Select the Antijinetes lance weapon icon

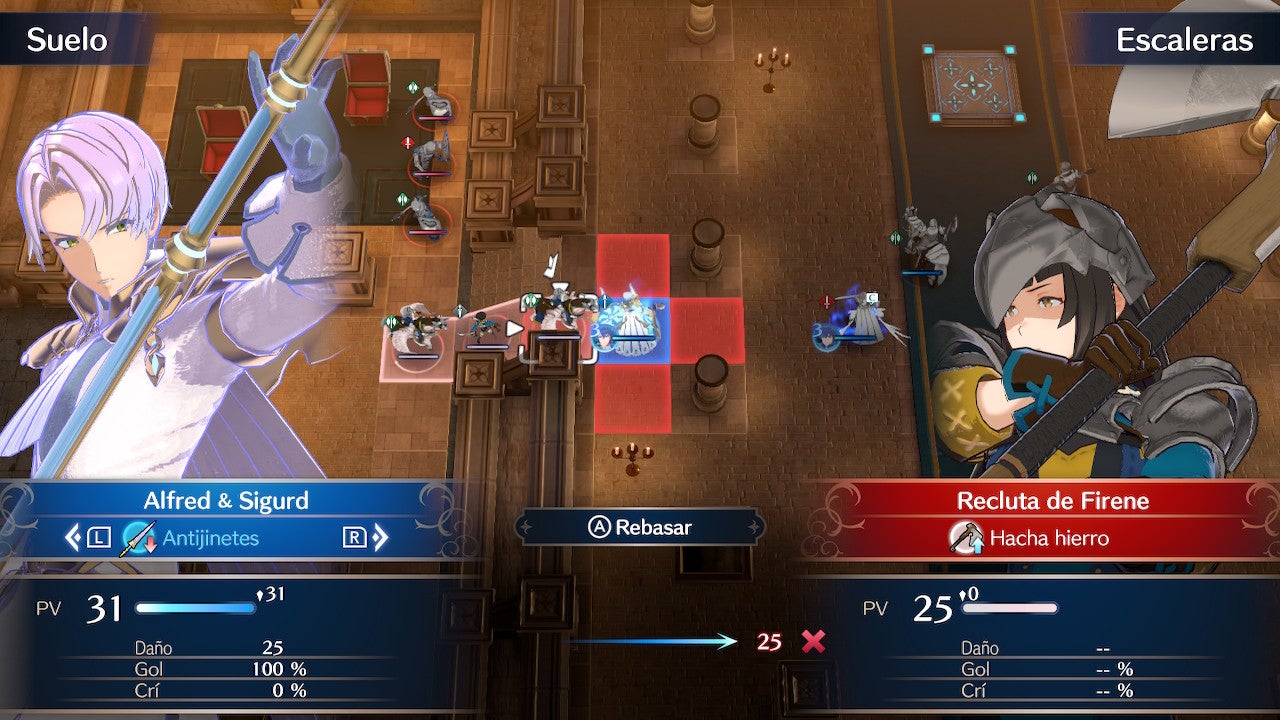pyautogui.click(x=140, y=539)
